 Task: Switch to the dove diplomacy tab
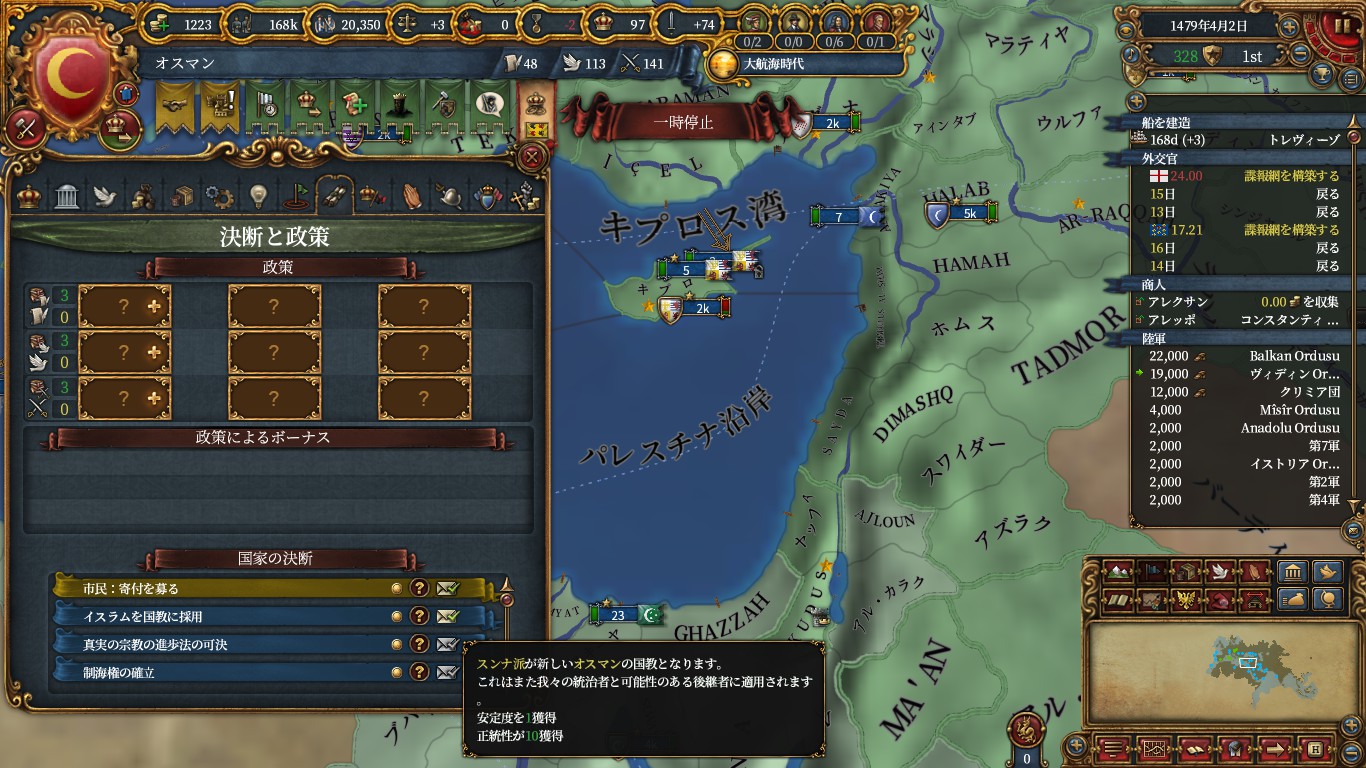105,195
